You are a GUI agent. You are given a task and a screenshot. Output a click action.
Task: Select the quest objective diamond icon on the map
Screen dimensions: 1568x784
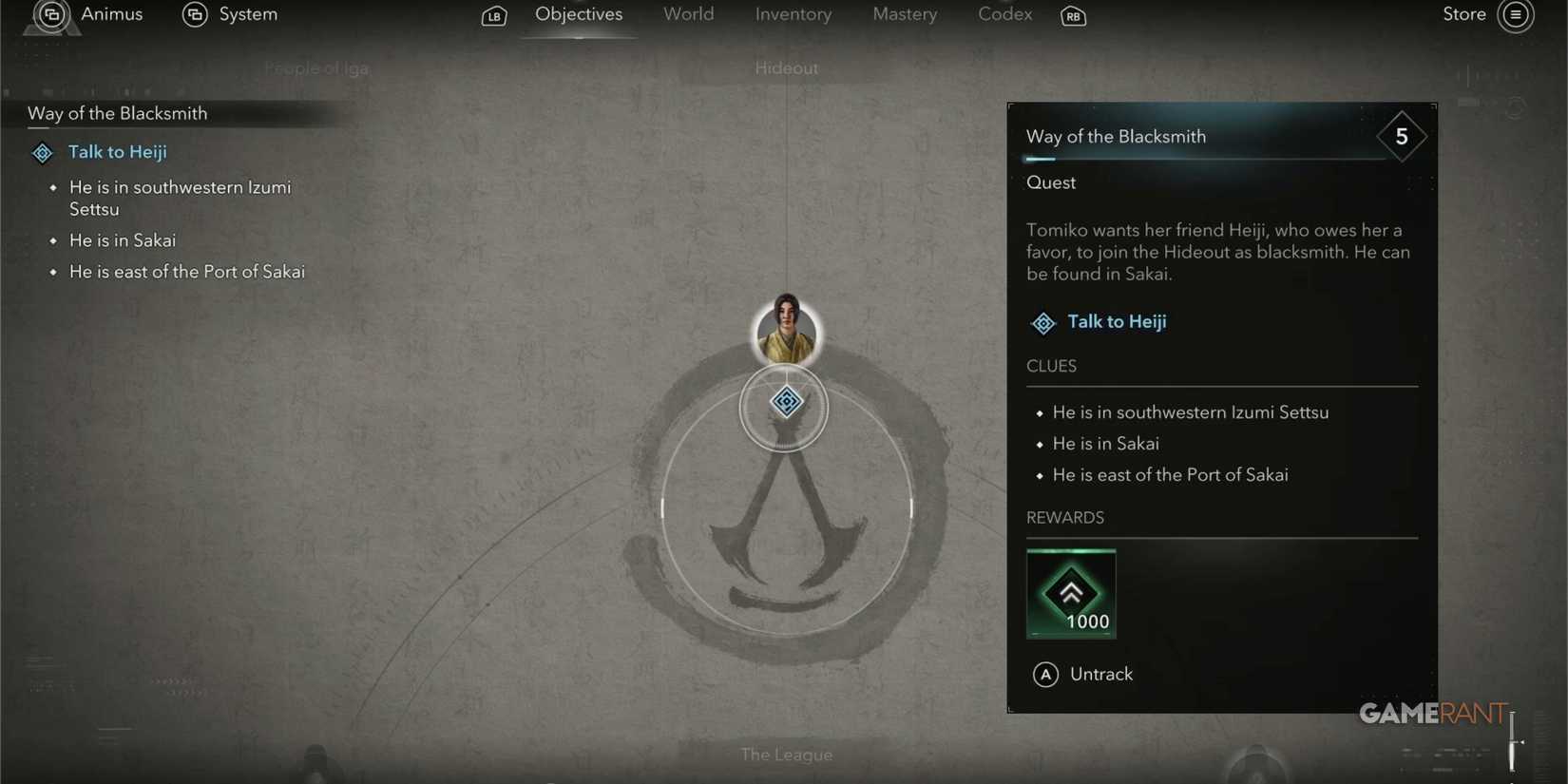pos(786,403)
